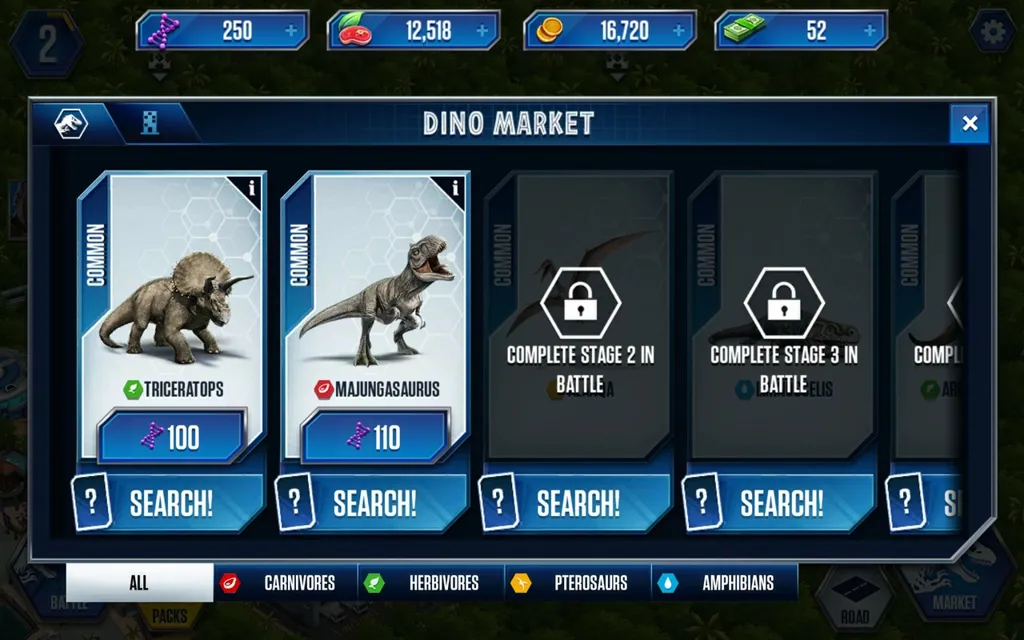
Task: Show info for the Triceratops card
Action: point(252,187)
